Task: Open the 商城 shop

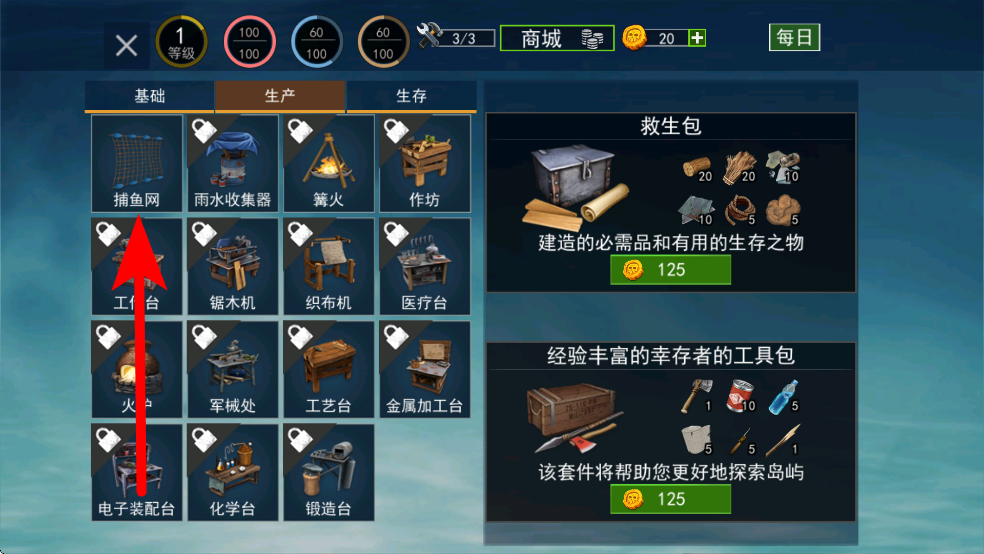Action: click(557, 39)
